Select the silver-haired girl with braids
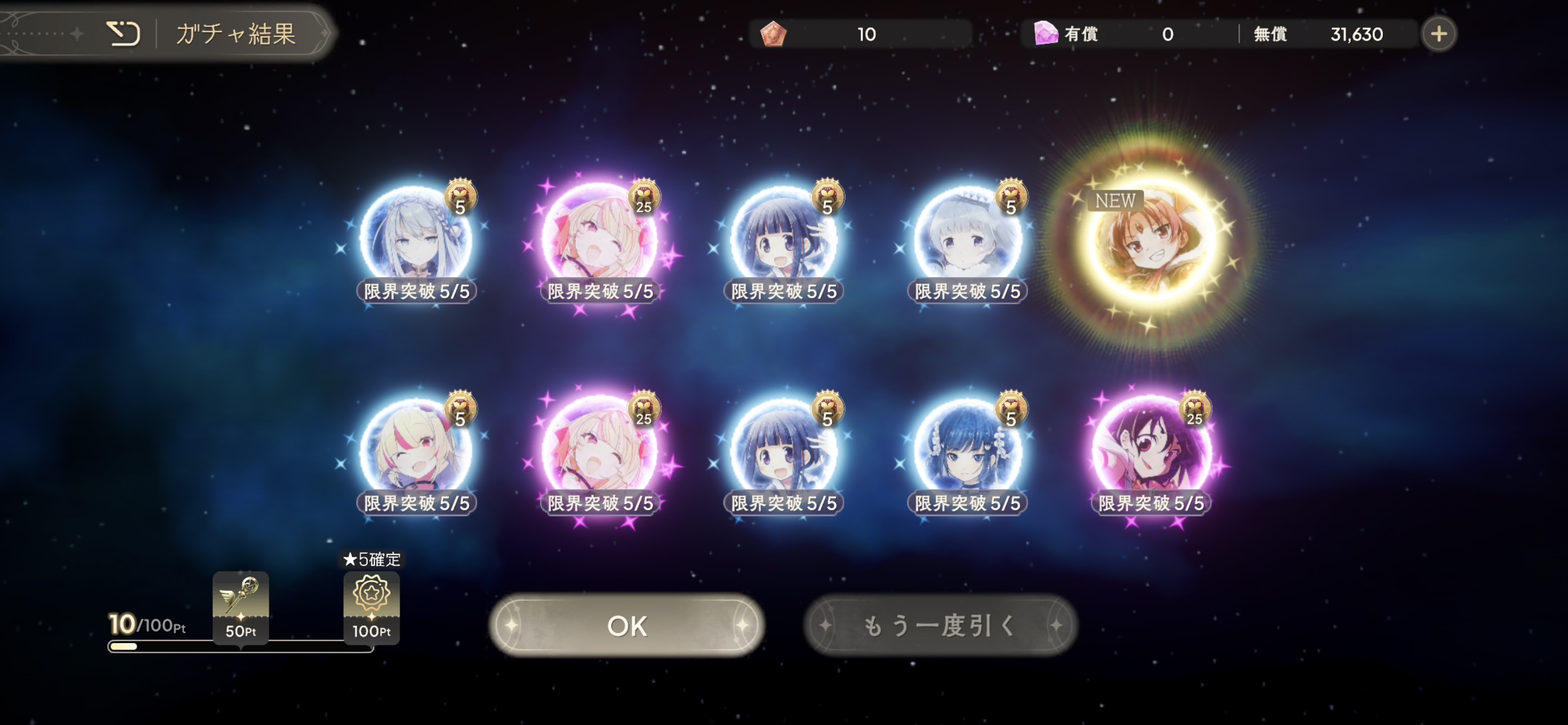1568x725 pixels. [x=416, y=241]
